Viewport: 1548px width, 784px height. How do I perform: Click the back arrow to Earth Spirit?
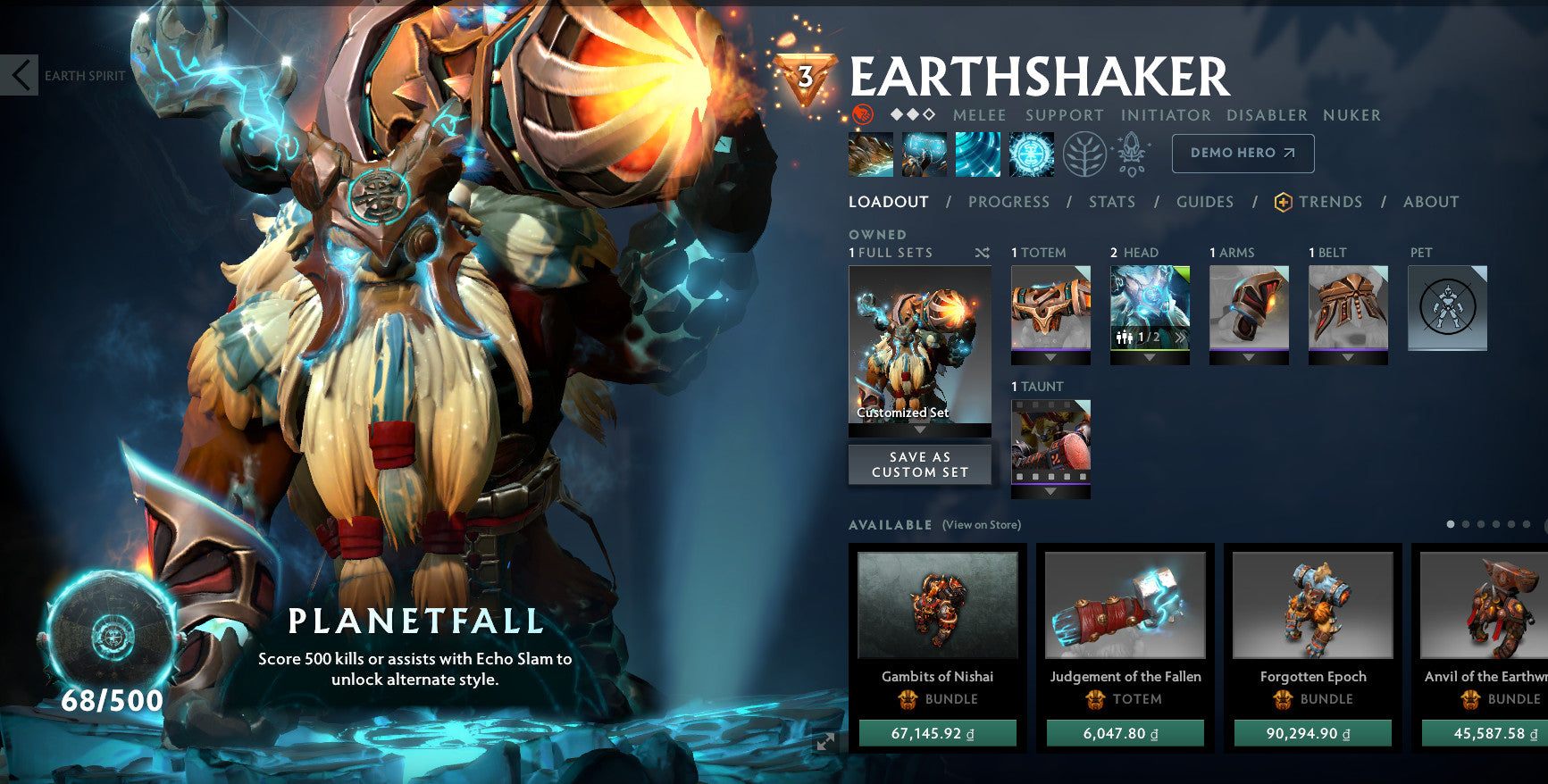tap(20, 75)
